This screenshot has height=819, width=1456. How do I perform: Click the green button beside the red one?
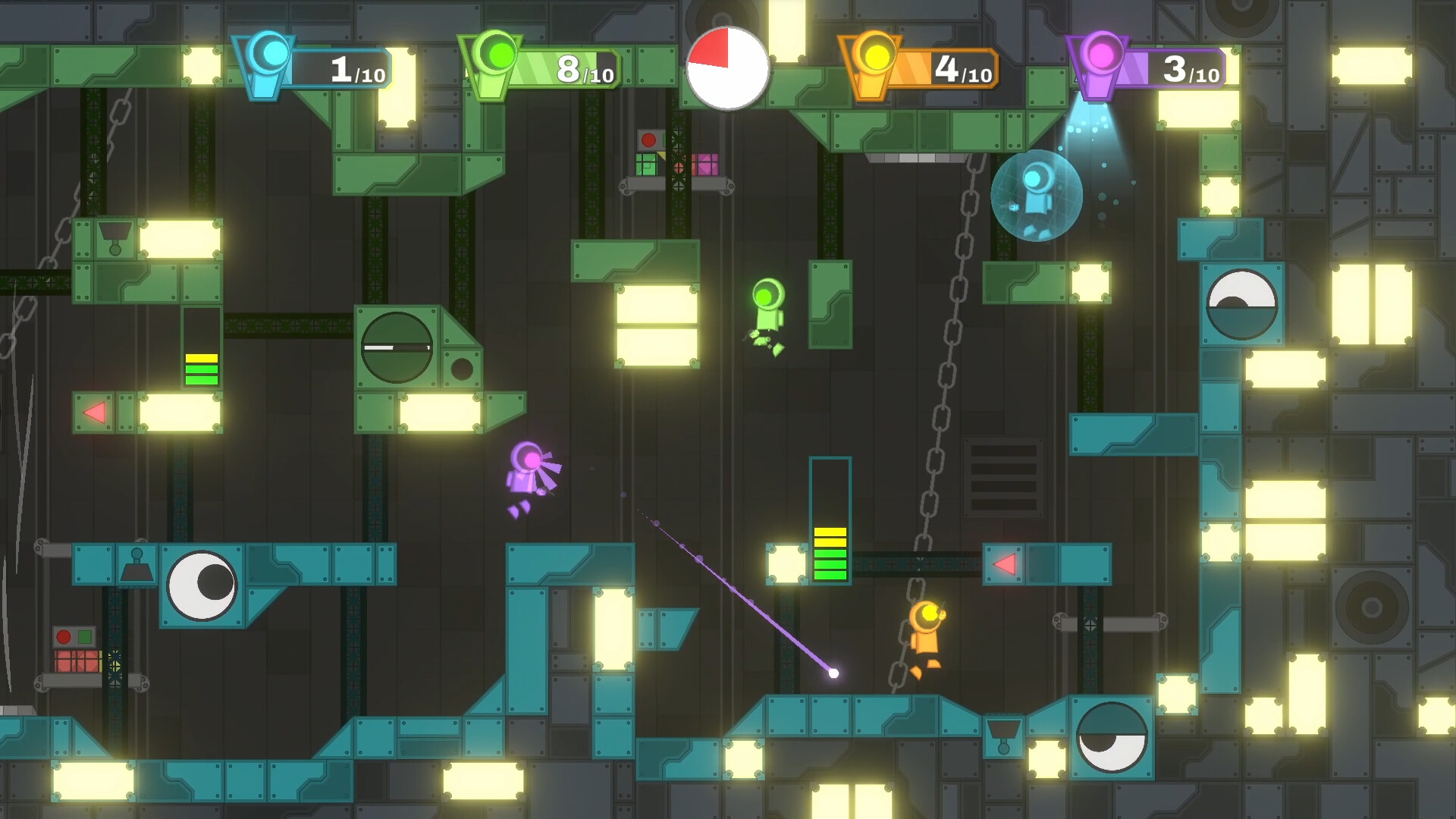click(x=85, y=637)
